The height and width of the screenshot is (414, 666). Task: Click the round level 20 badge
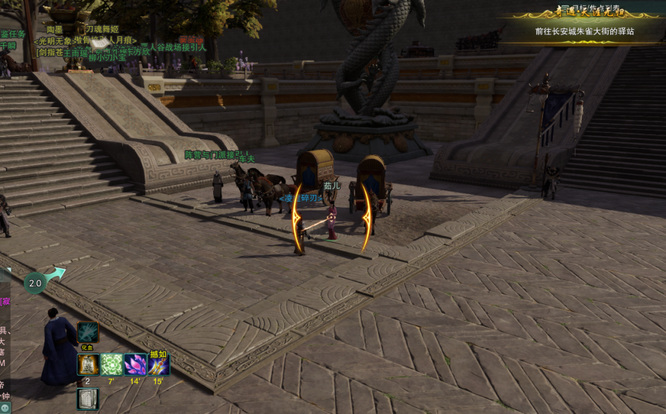(36, 283)
